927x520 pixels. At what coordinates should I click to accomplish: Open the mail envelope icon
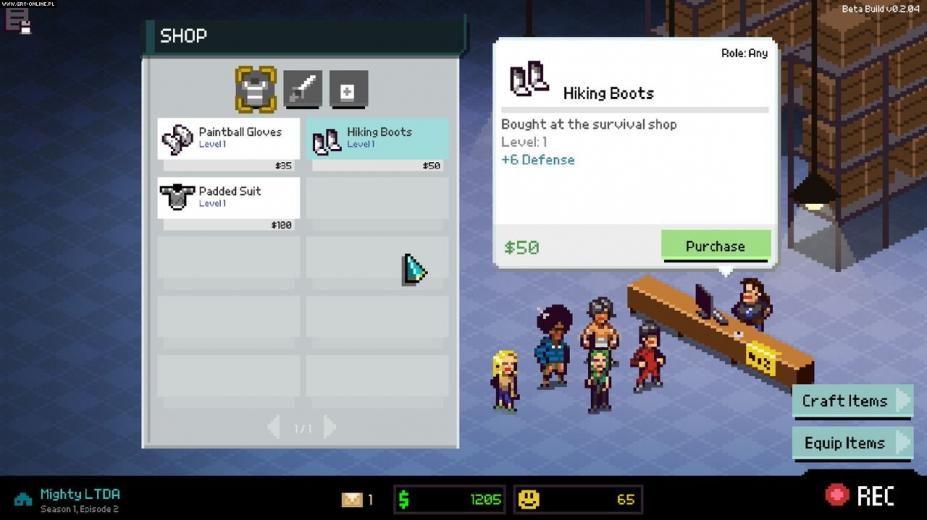tap(352, 499)
